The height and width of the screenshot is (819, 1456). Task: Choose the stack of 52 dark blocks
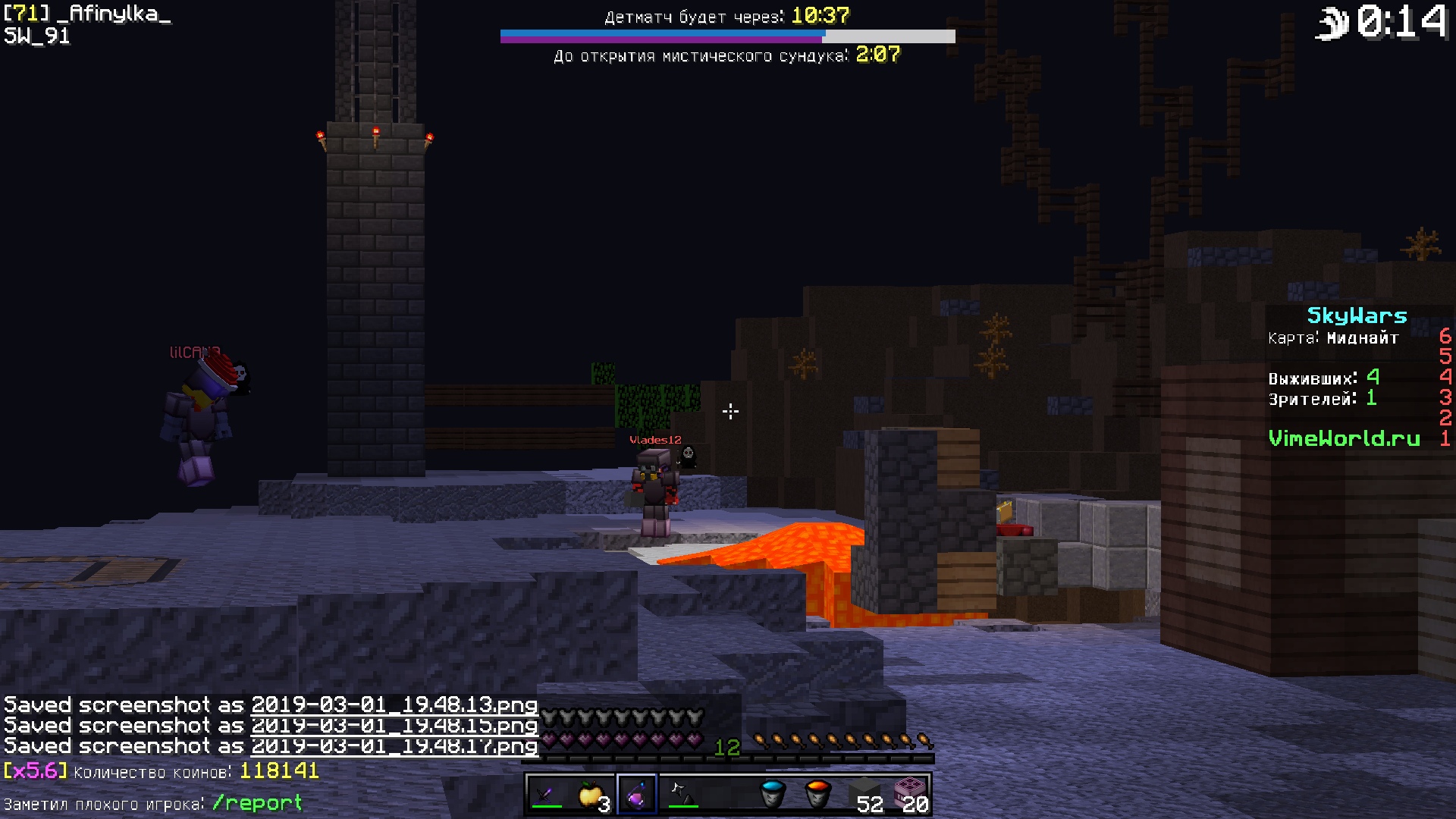864,795
